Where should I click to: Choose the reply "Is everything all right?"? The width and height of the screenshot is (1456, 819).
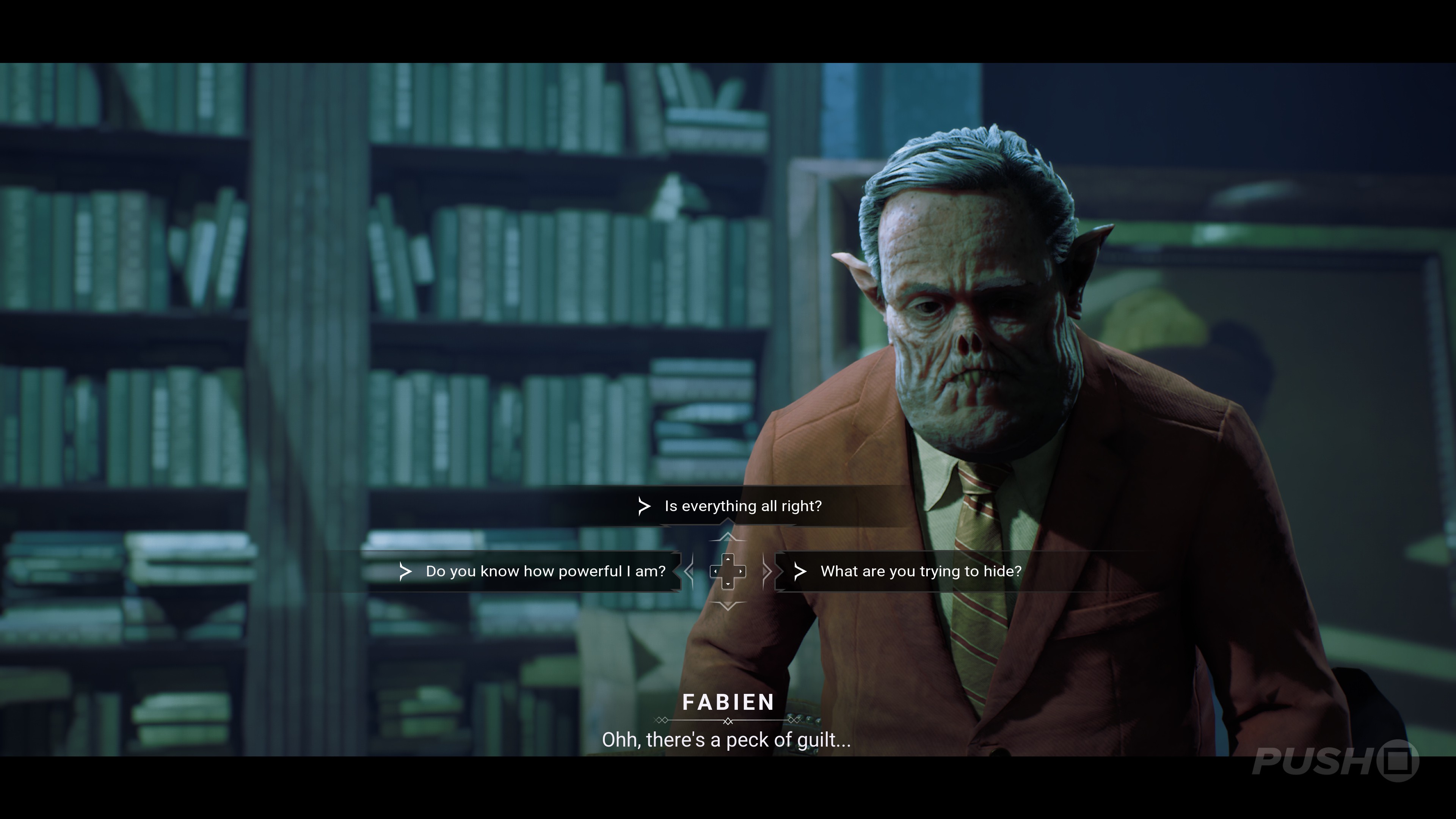[x=742, y=506]
